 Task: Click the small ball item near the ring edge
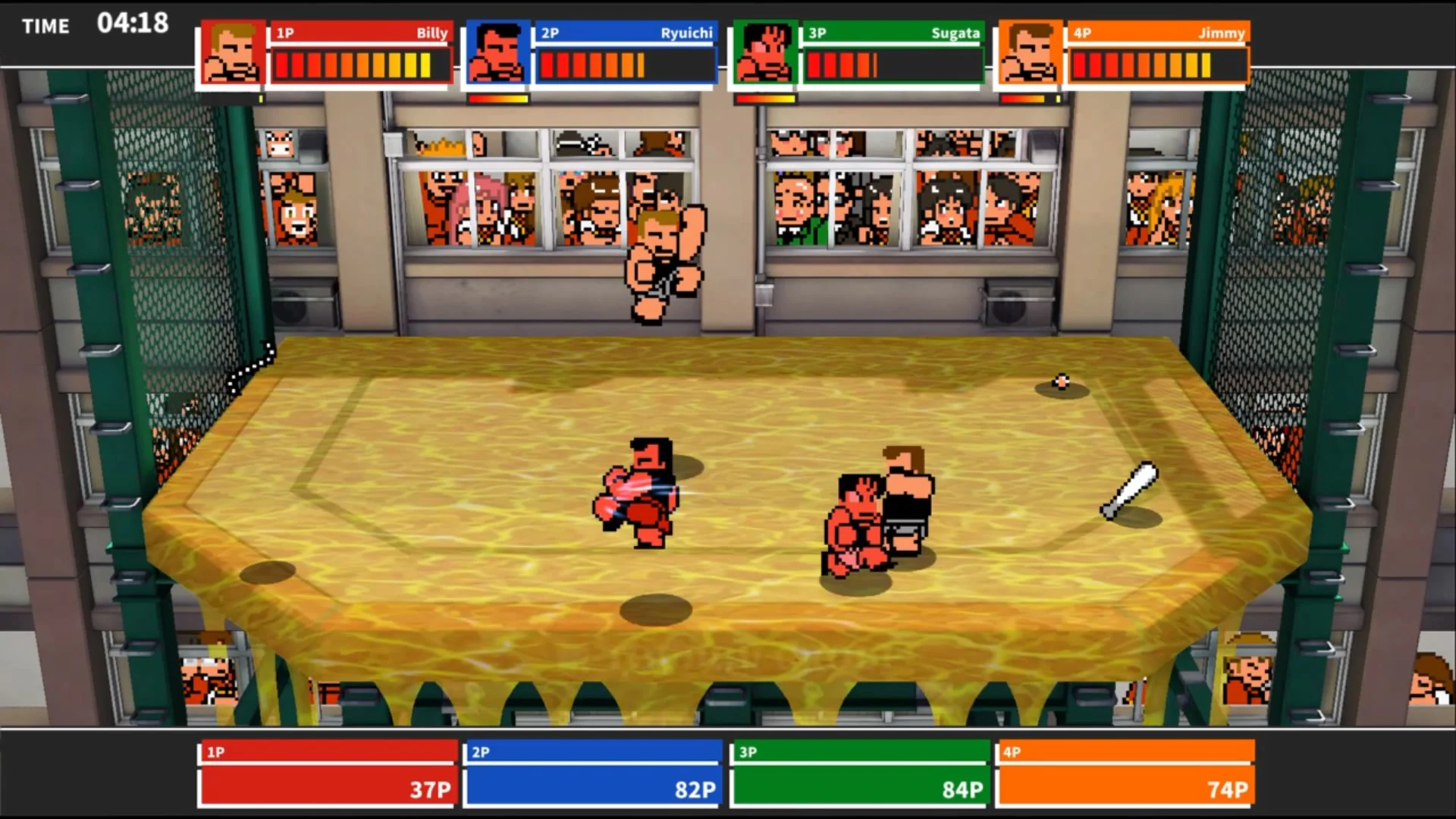tap(1059, 383)
